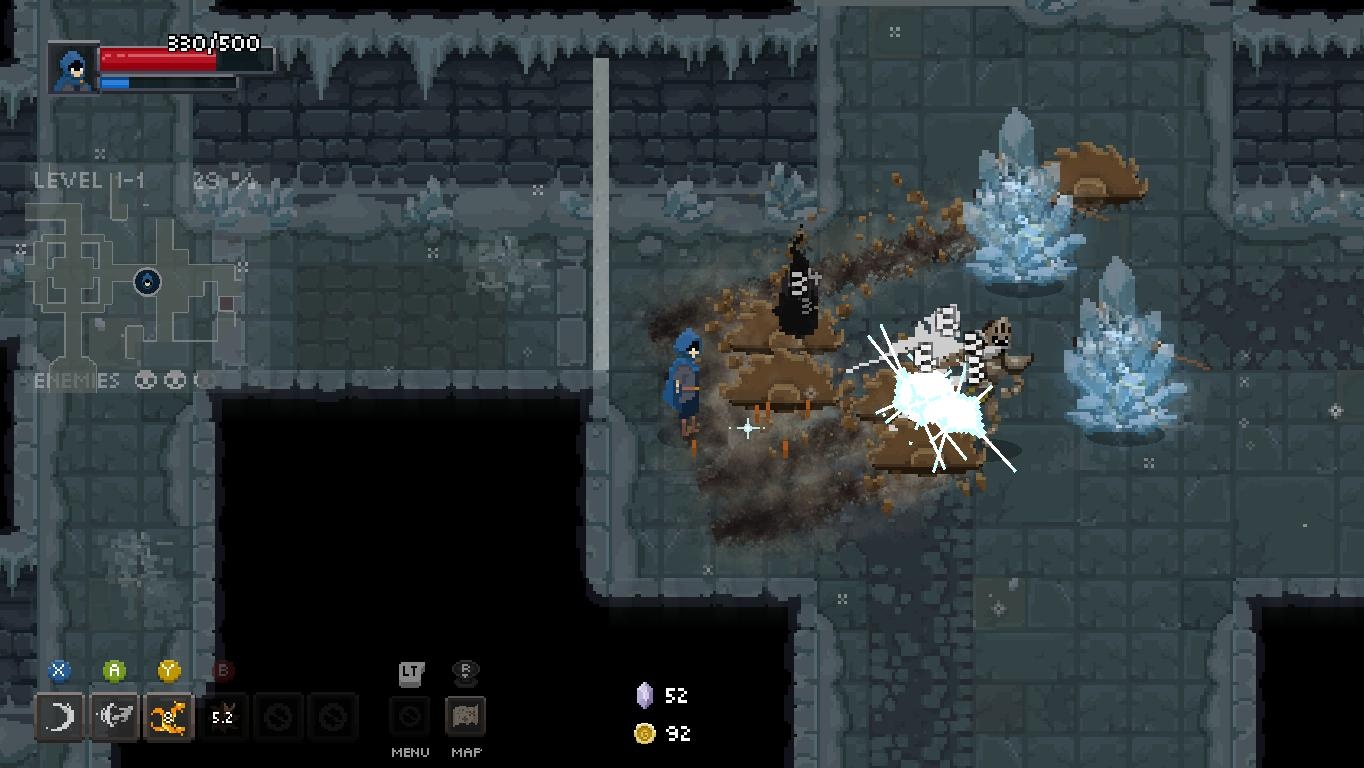Viewport: 1364px width, 768px height.
Task: Click an empty spell slot next to B
Action: point(278,716)
